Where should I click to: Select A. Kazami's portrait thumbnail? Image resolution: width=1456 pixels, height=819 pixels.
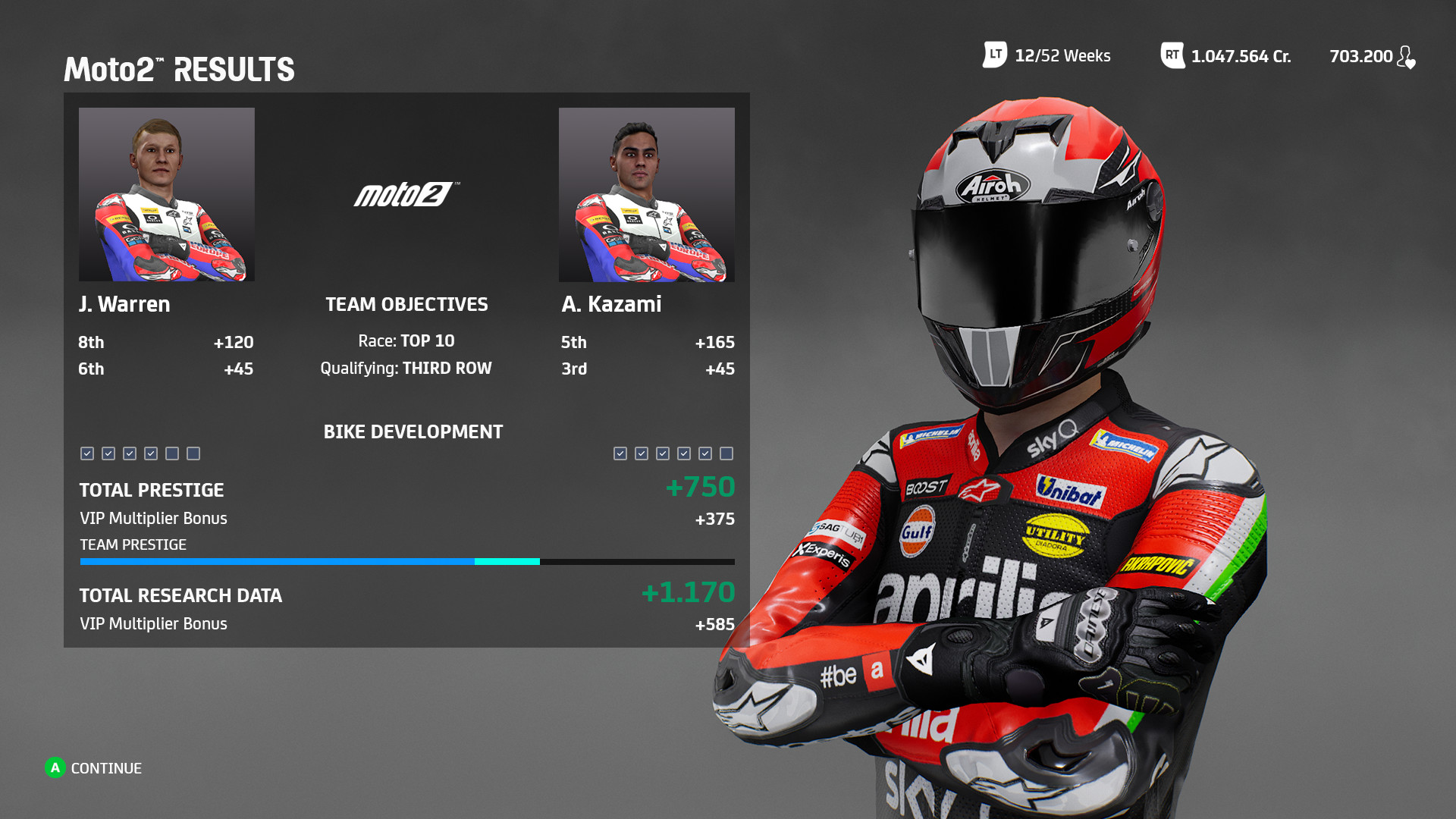point(646,195)
